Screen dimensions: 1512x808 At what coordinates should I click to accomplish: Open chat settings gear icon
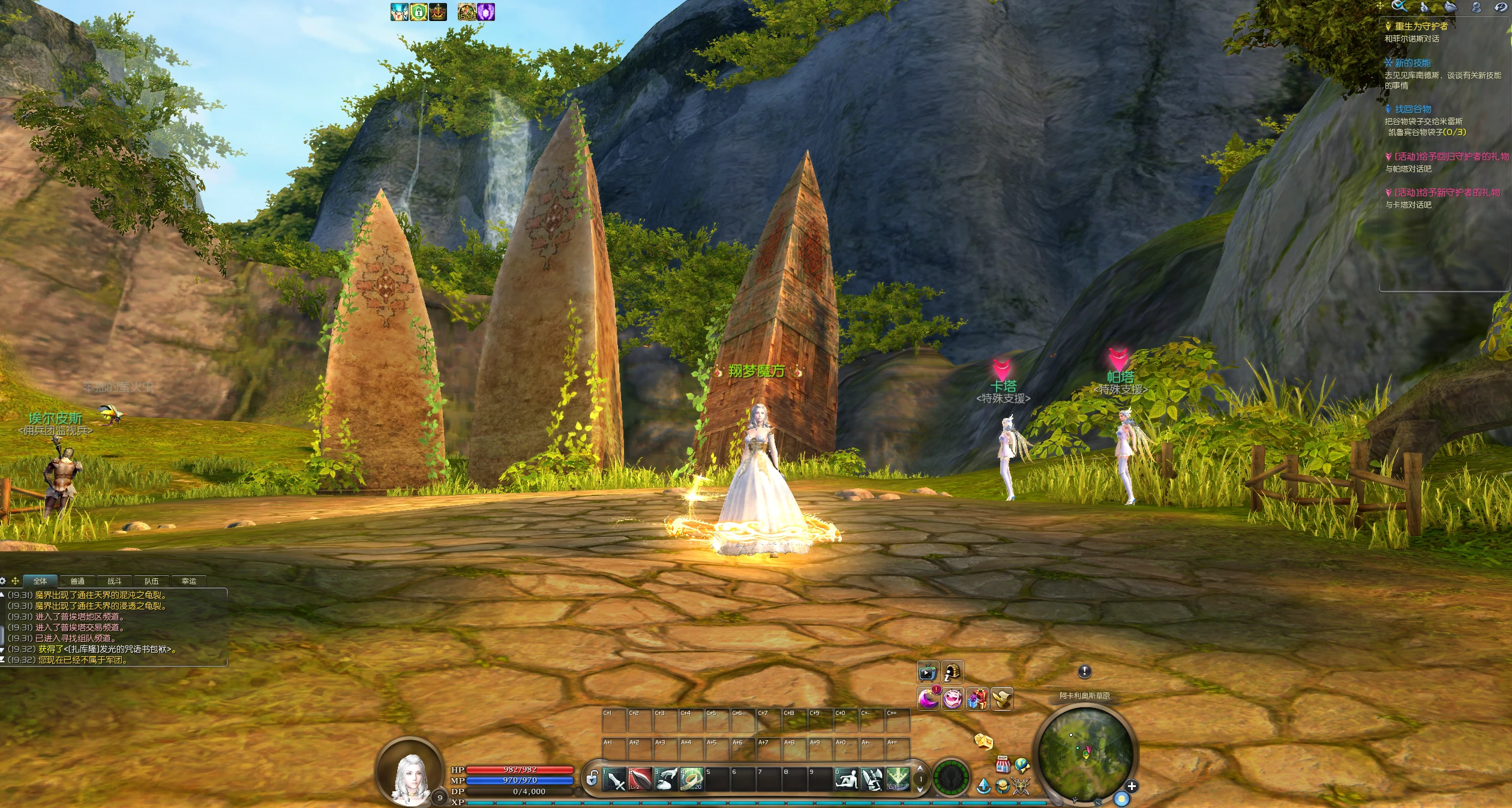[4, 581]
